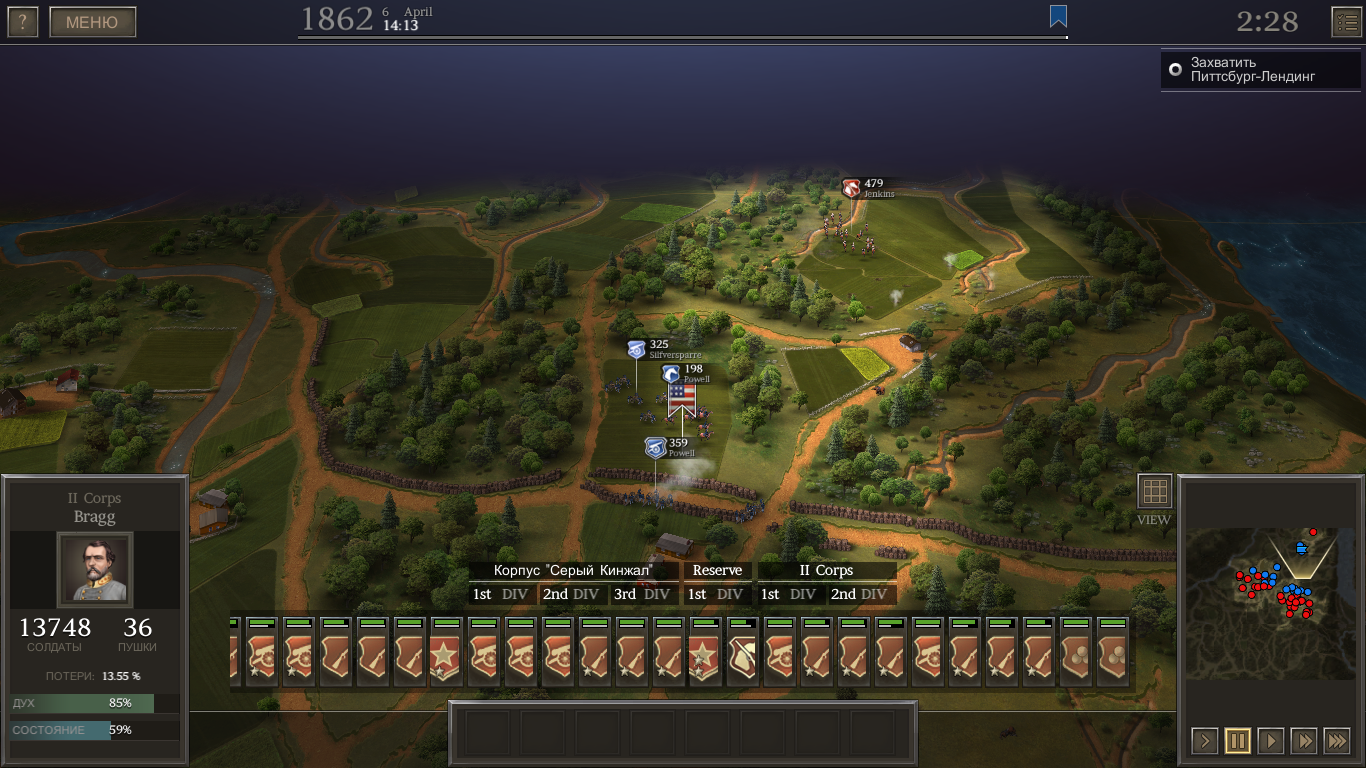Set slow speed with the single chevron button

[x=1205, y=741]
